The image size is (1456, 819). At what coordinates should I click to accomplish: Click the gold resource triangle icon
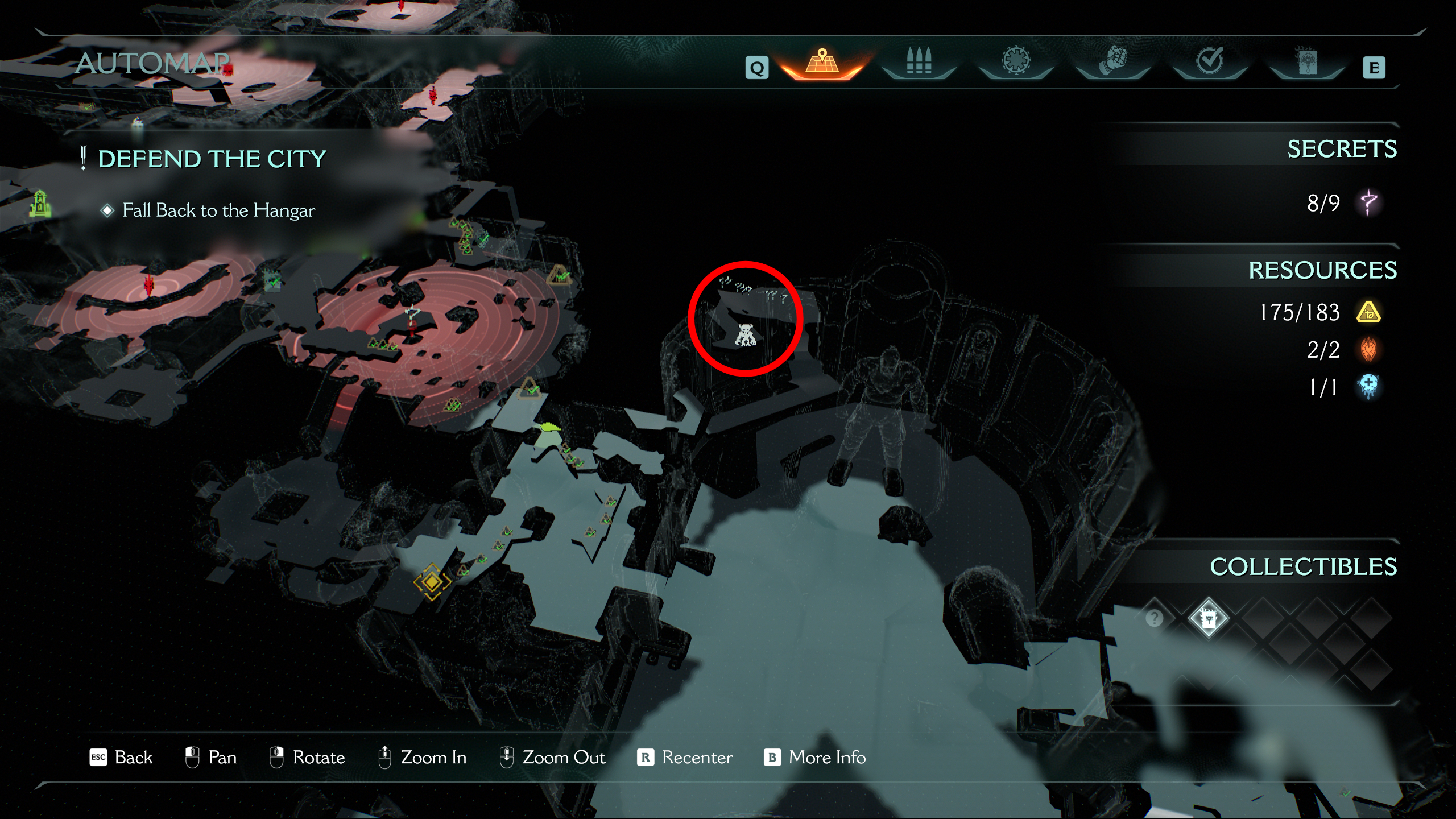(1368, 312)
